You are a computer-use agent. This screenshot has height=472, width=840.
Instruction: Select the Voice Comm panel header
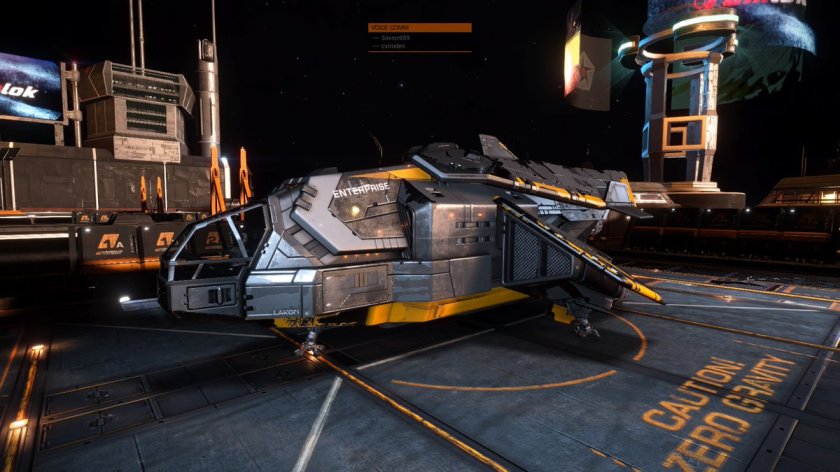pyautogui.click(x=420, y=28)
